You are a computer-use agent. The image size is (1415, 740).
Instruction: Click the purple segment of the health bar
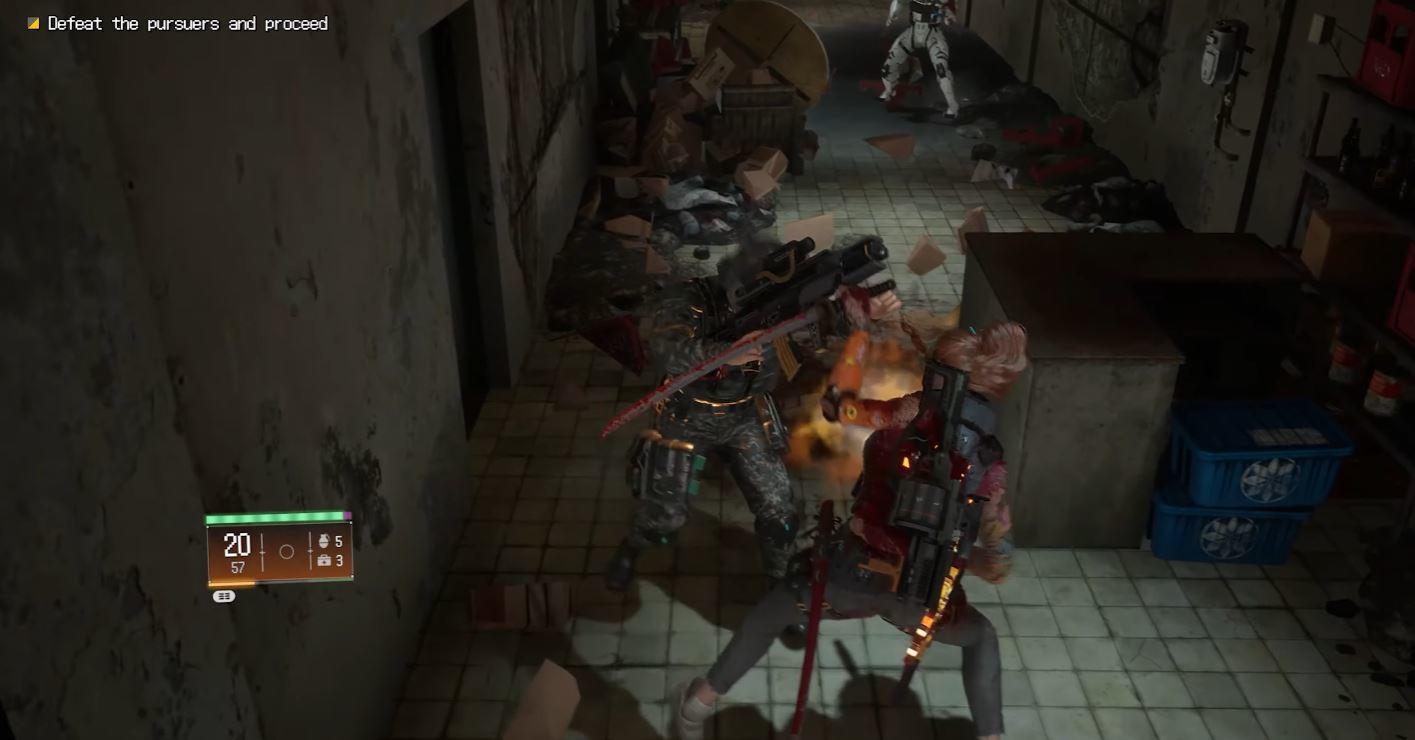tap(348, 515)
